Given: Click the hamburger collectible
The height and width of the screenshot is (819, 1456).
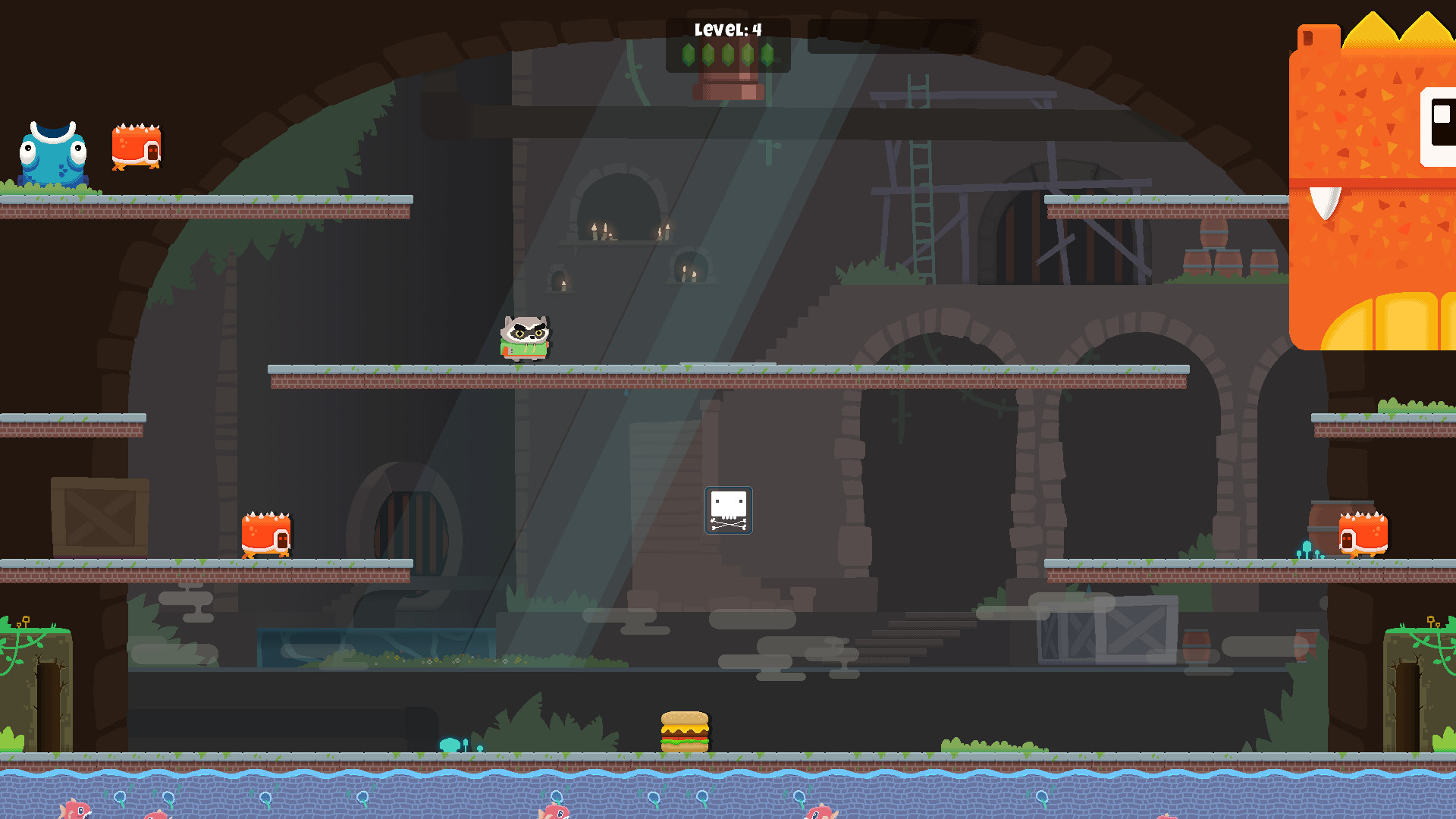Looking at the screenshot, I should pos(685,730).
